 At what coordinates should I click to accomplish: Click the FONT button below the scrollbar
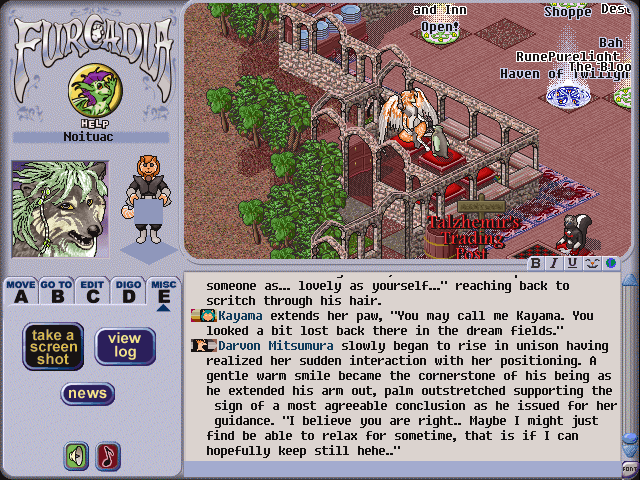click(630, 468)
